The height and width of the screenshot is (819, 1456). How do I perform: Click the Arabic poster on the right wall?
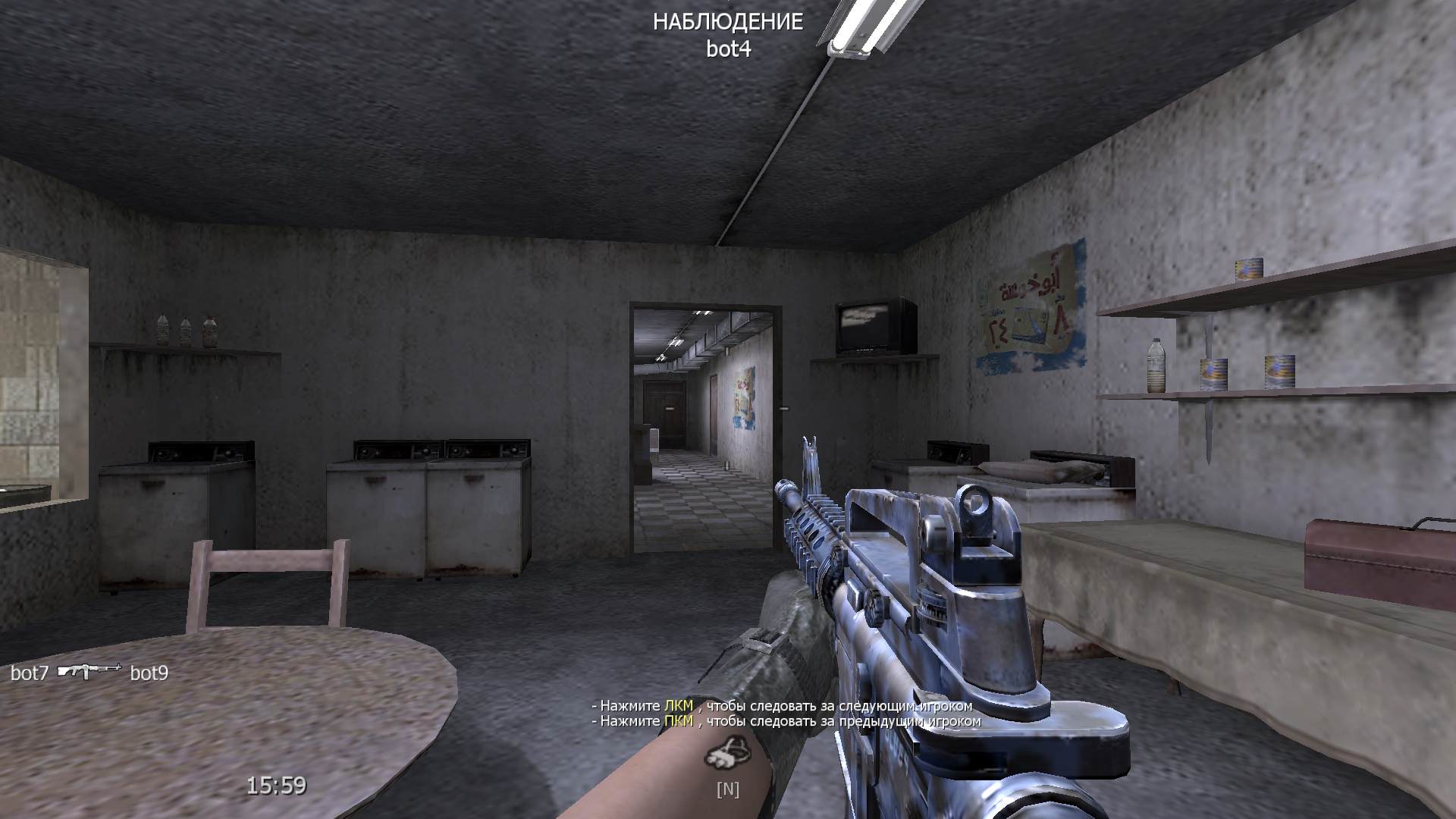tap(1031, 303)
